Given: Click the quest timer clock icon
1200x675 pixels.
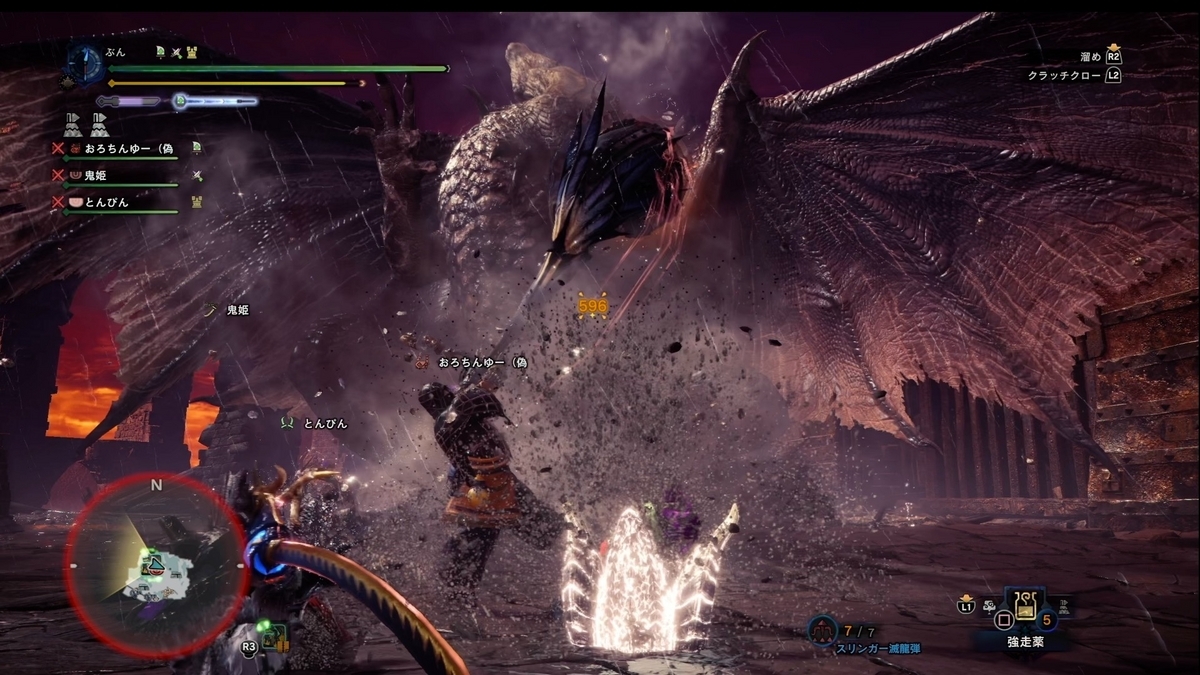Looking at the screenshot, I should coord(84,63).
